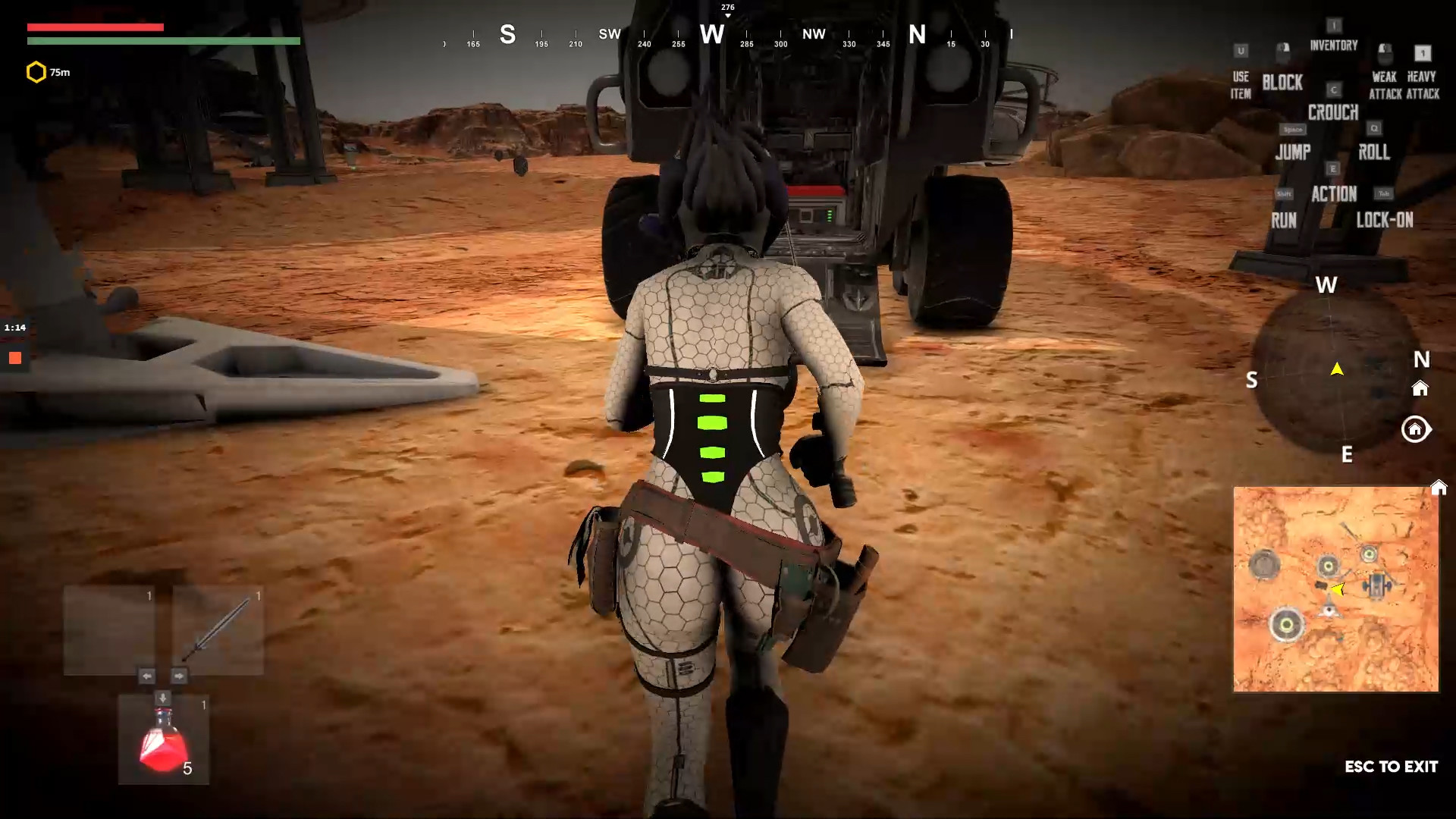Screen dimensions: 1456x819
Task: Select the Use Item action label
Action: click(x=1240, y=86)
